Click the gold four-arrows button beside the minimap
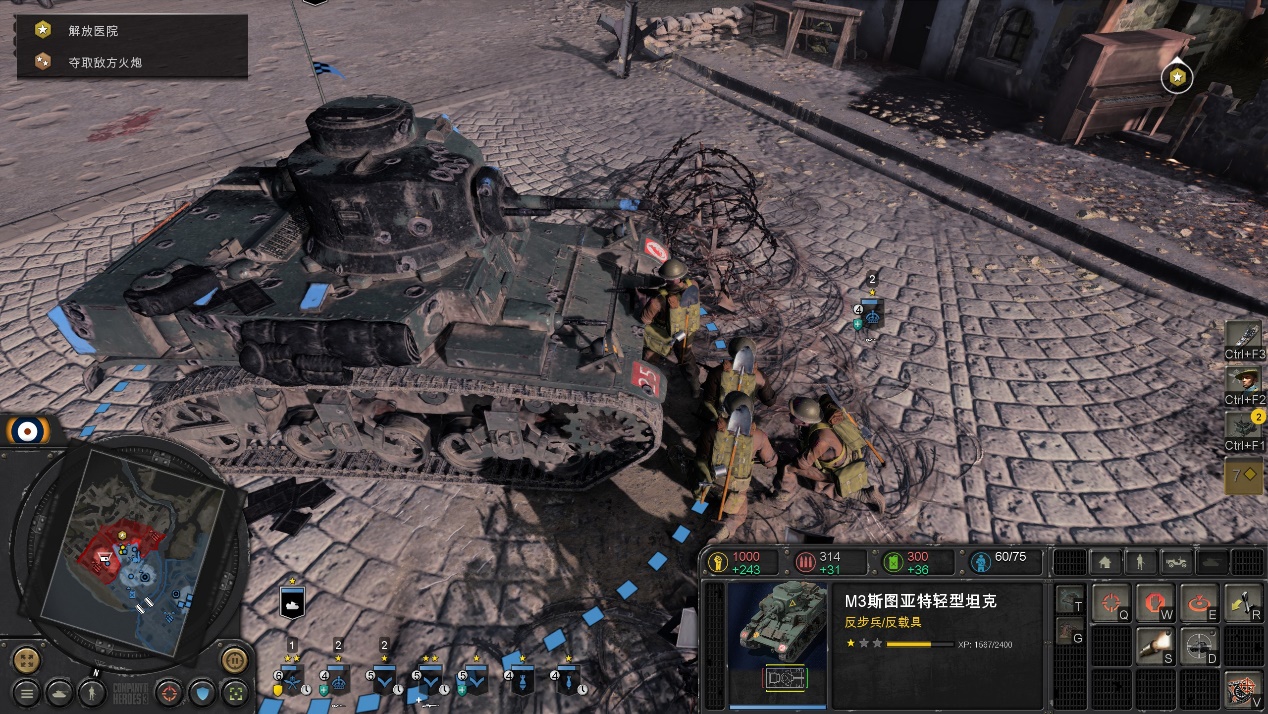The height and width of the screenshot is (714, 1268). pos(27,660)
